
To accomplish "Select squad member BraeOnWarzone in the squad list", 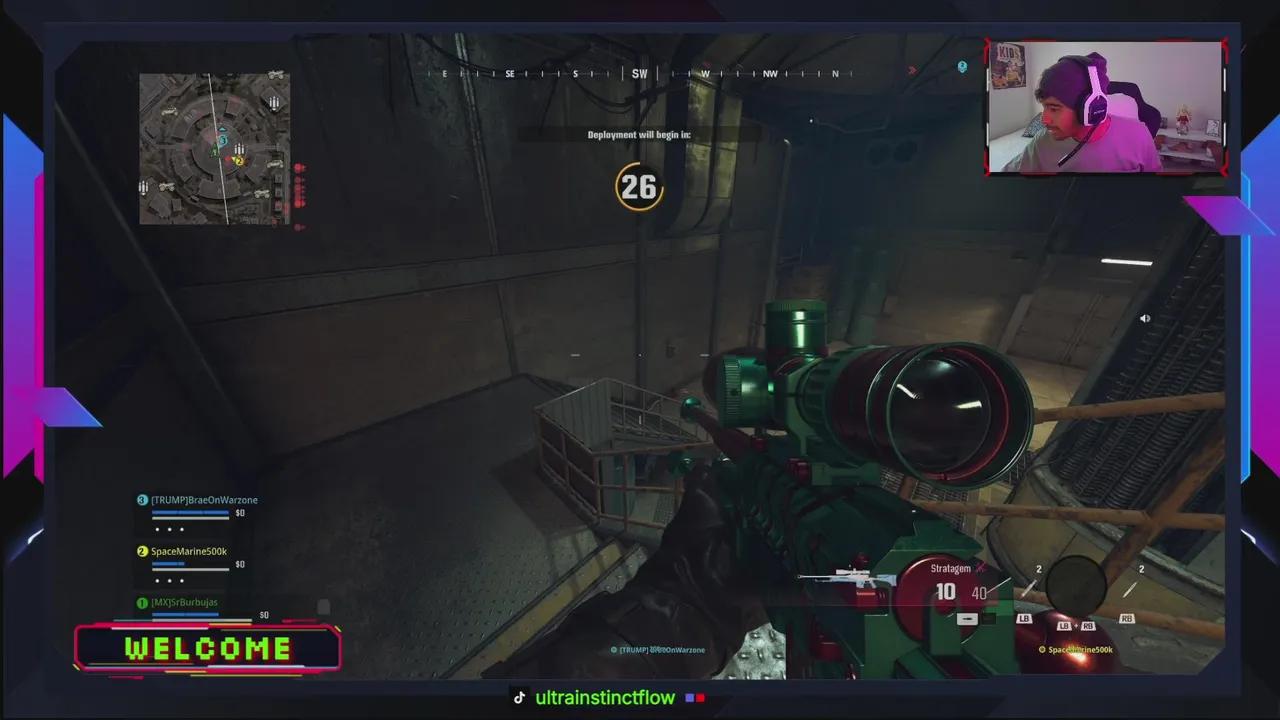I will 204,500.
